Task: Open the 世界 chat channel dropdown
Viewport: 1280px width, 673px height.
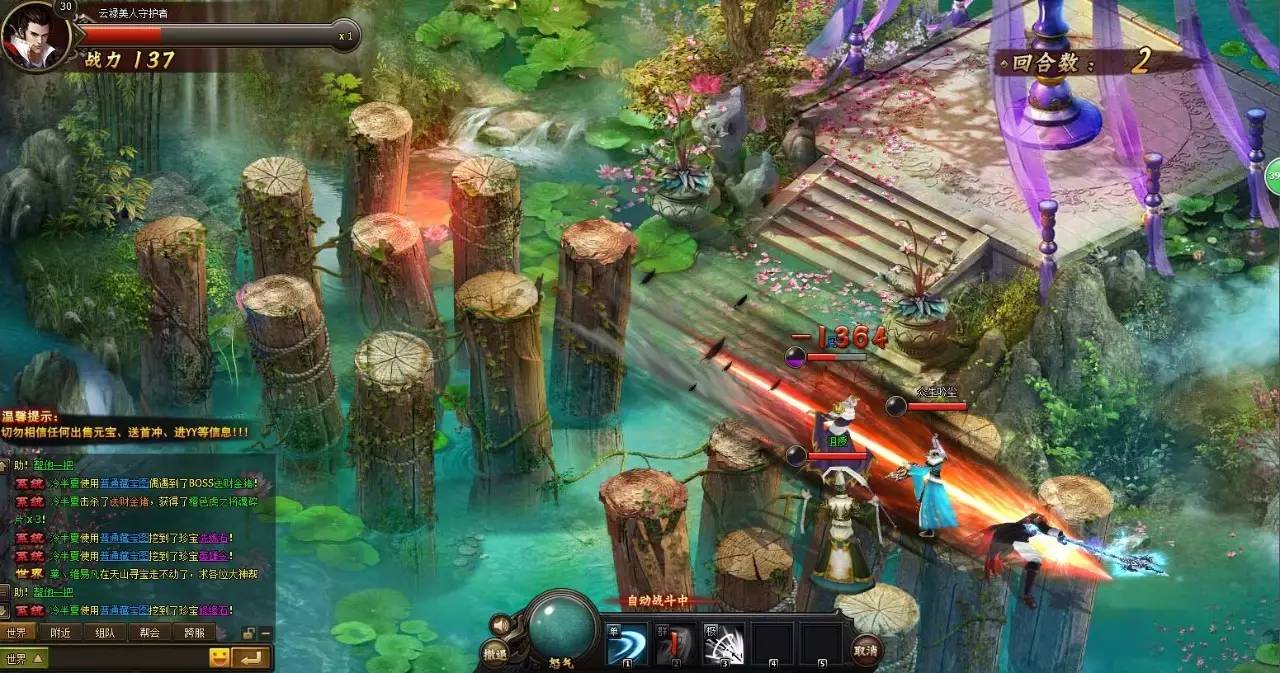Action: (25, 658)
